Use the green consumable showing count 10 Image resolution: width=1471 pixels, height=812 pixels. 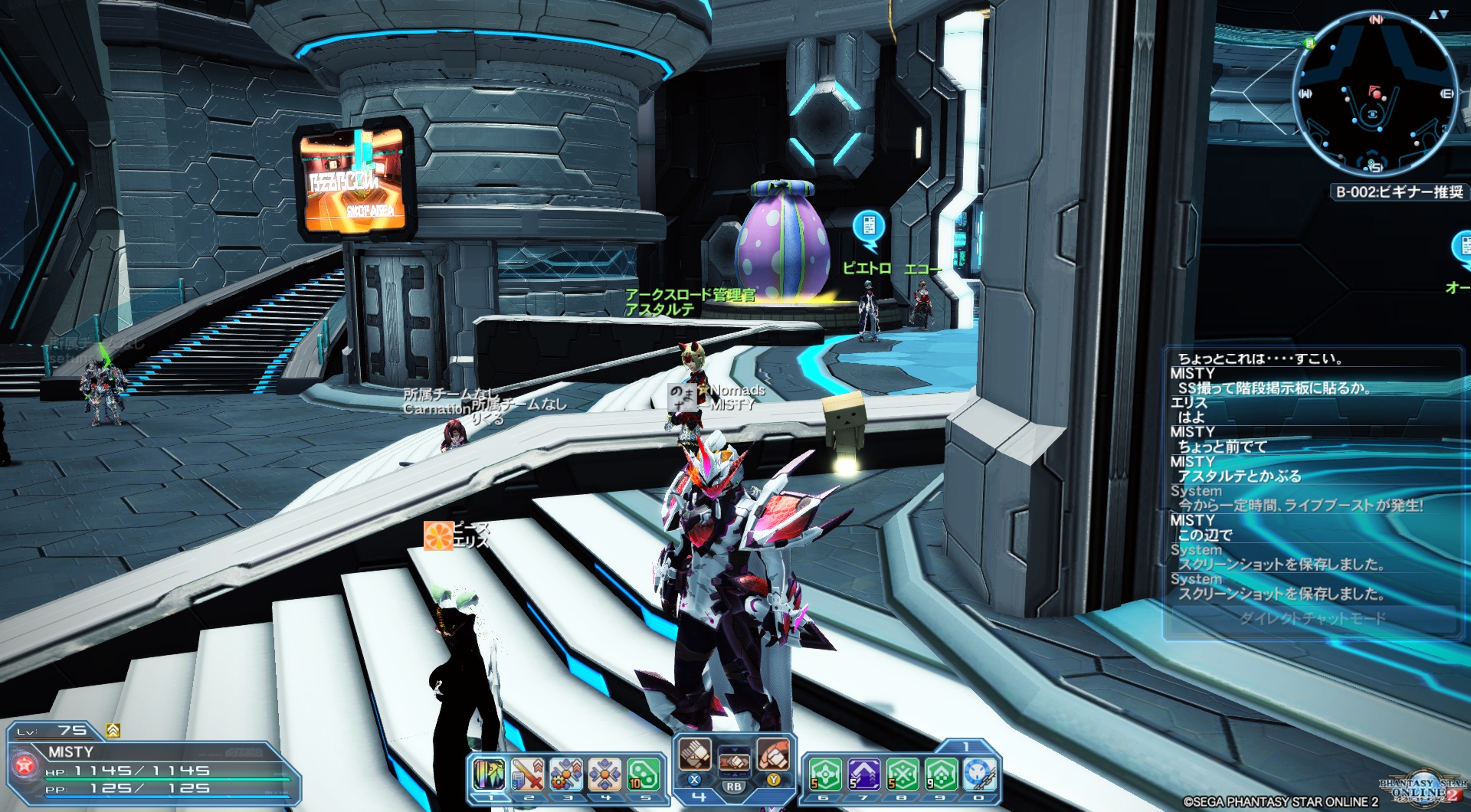644,774
